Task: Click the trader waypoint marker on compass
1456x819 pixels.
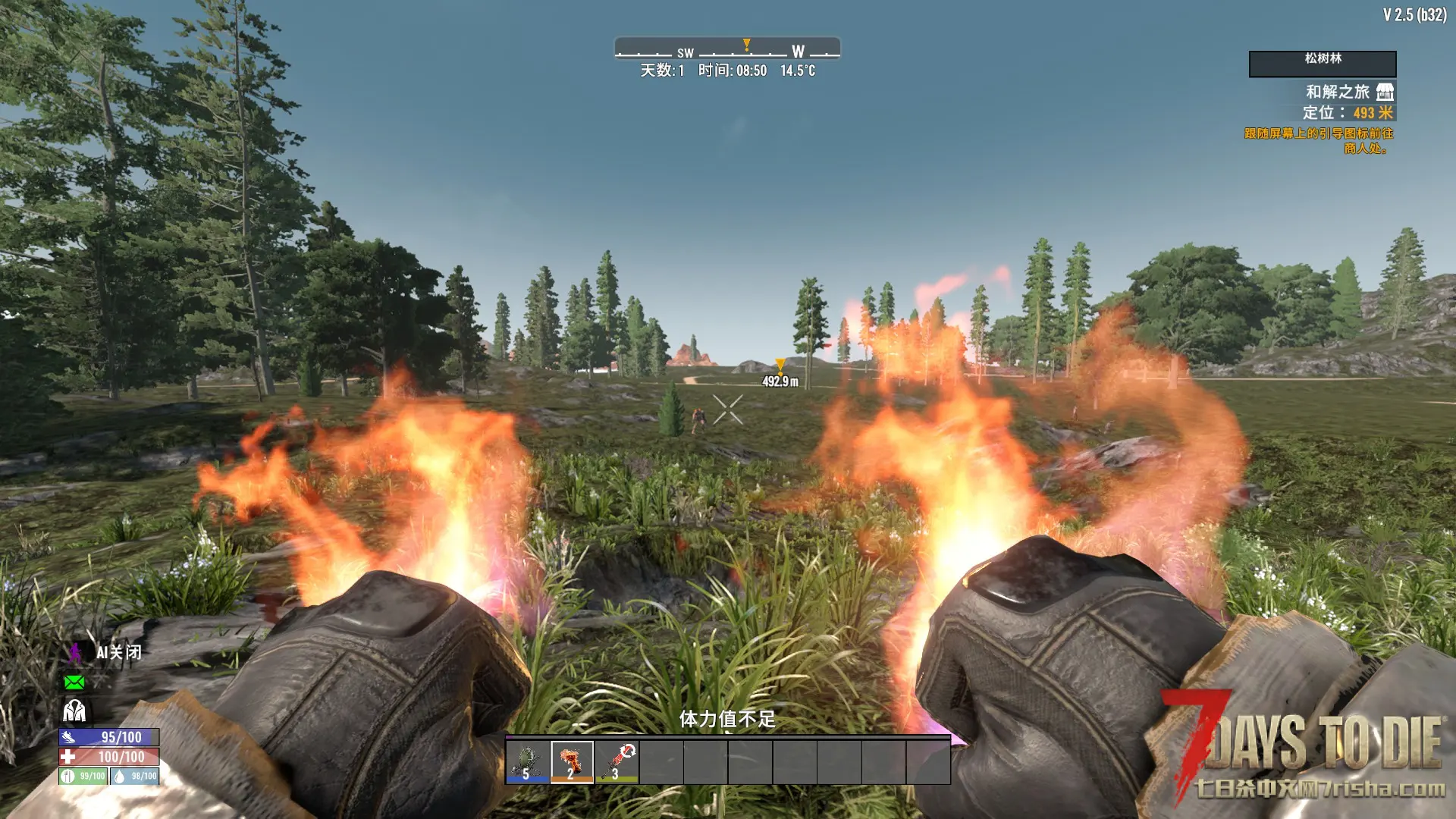Action: point(747,45)
